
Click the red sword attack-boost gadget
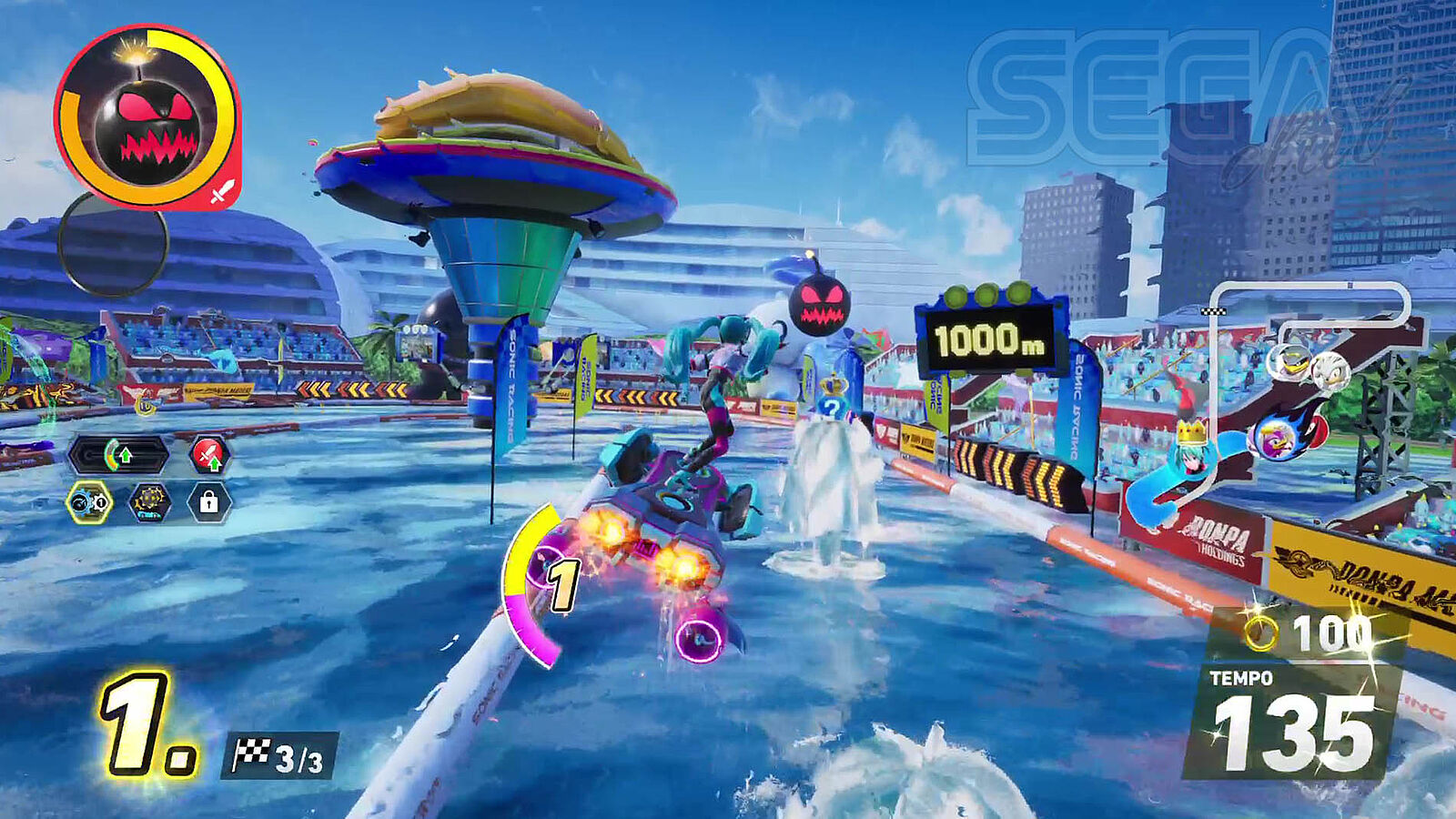[209, 454]
